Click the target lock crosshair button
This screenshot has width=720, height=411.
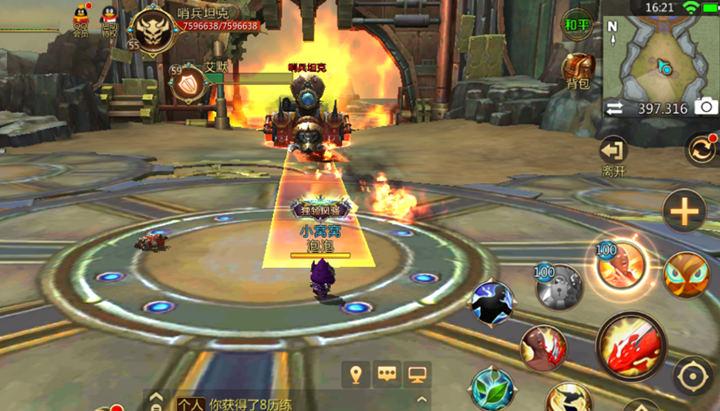692,376
